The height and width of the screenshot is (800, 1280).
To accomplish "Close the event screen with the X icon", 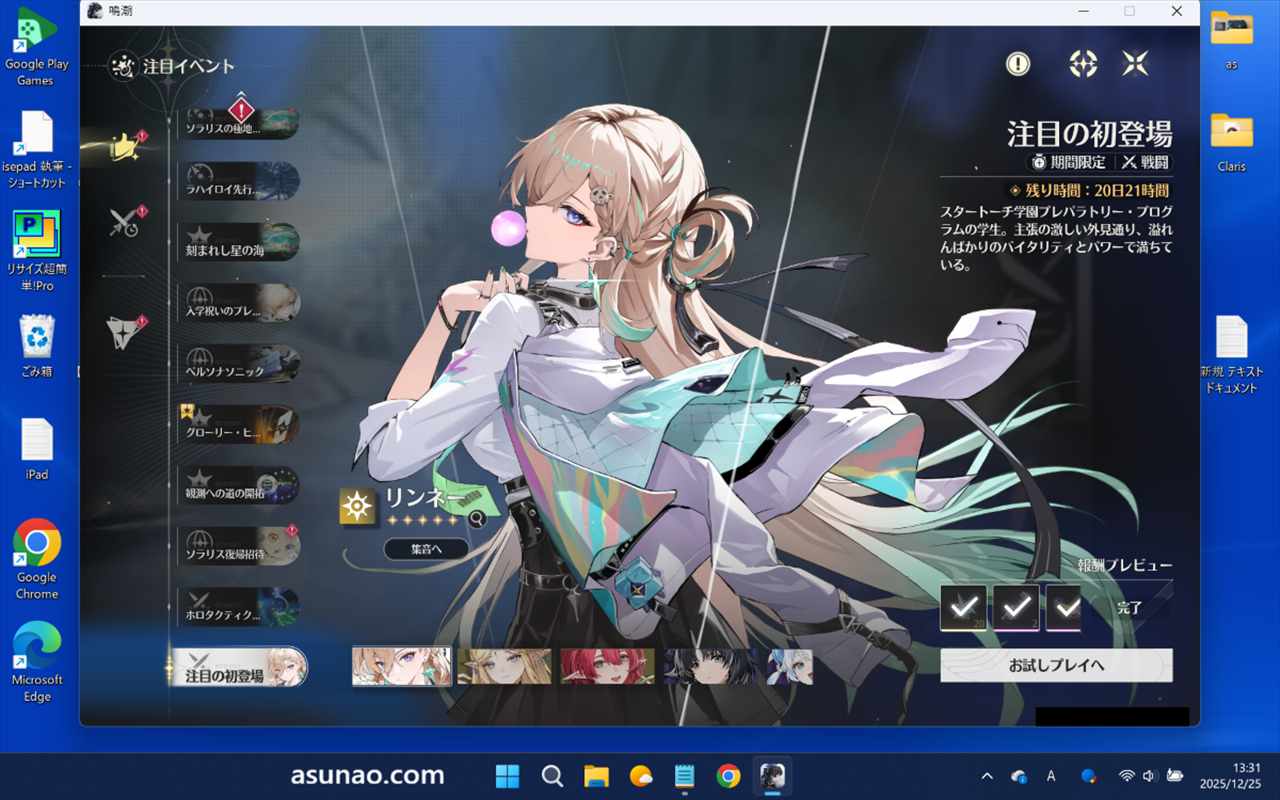I will pos(1135,64).
